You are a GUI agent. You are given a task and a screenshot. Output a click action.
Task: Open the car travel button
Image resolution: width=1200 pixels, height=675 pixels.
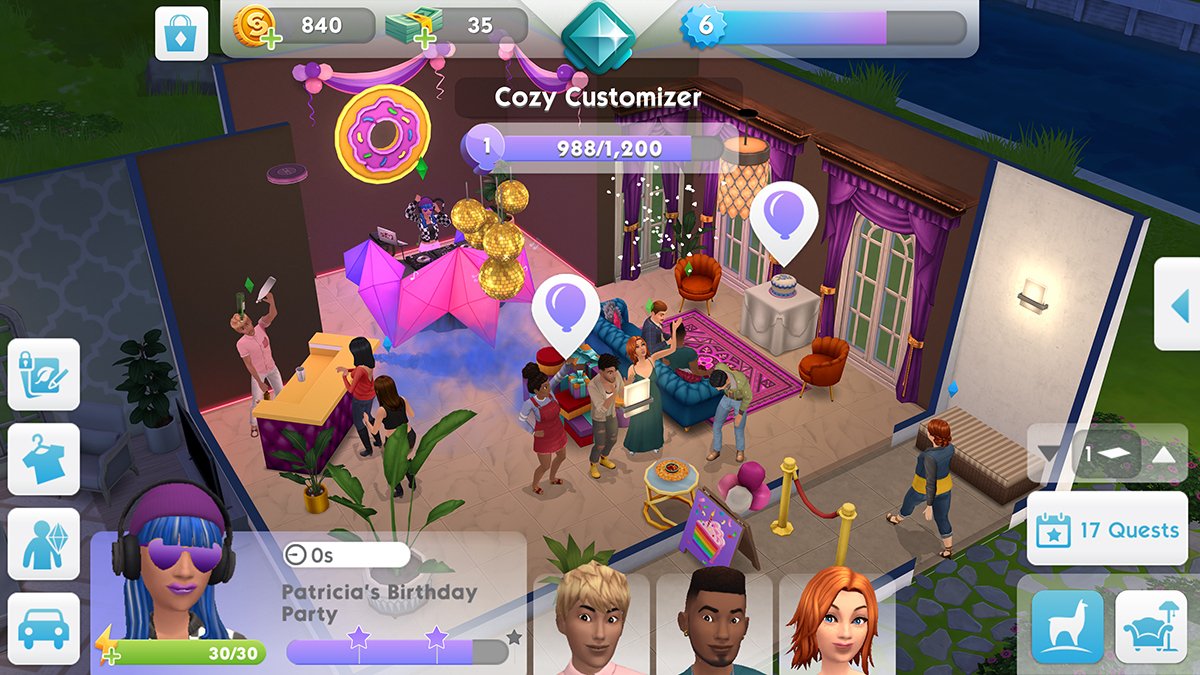[44, 628]
